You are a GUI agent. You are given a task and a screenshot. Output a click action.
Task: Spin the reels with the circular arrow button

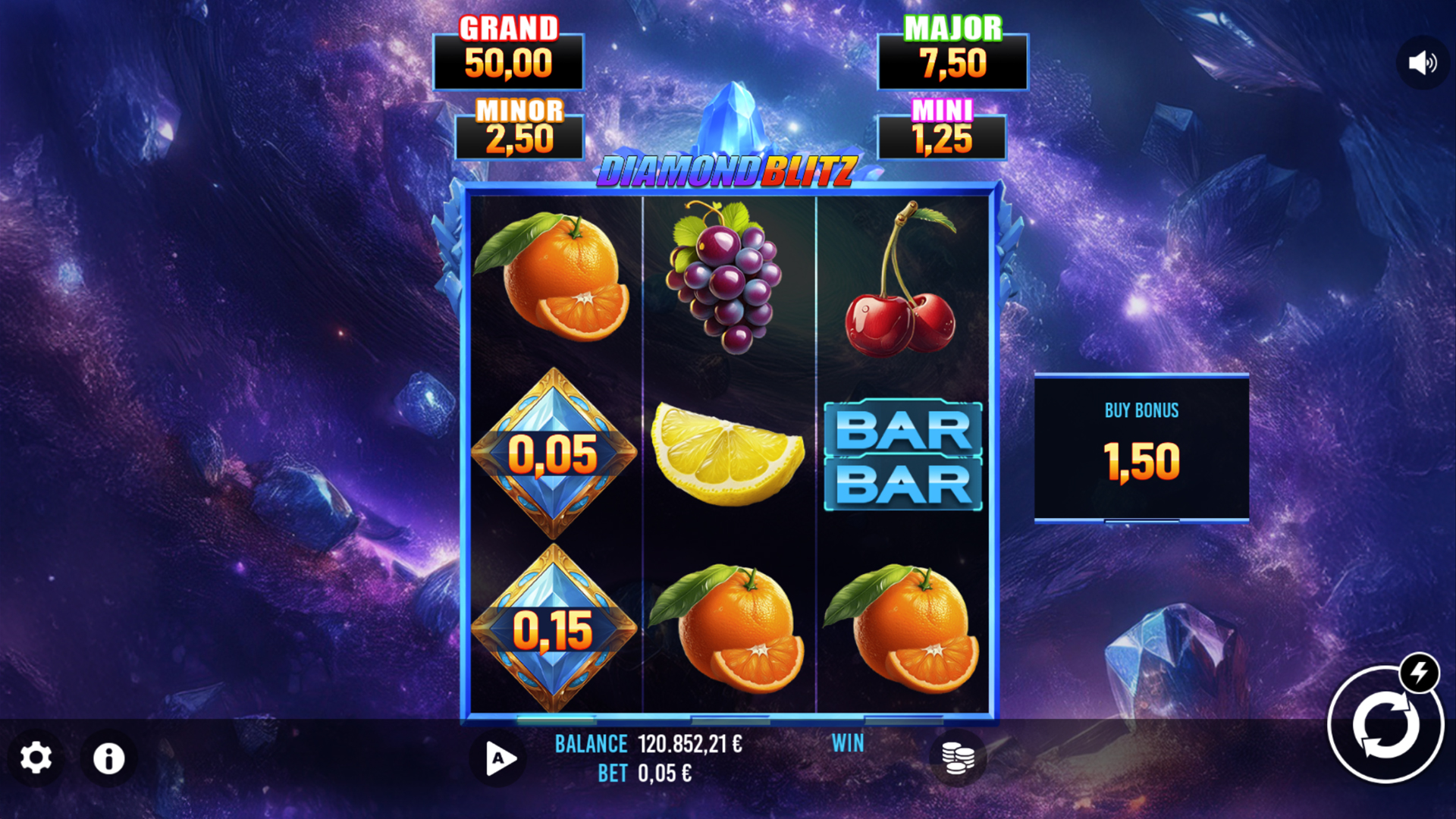click(x=1384, y=726)
